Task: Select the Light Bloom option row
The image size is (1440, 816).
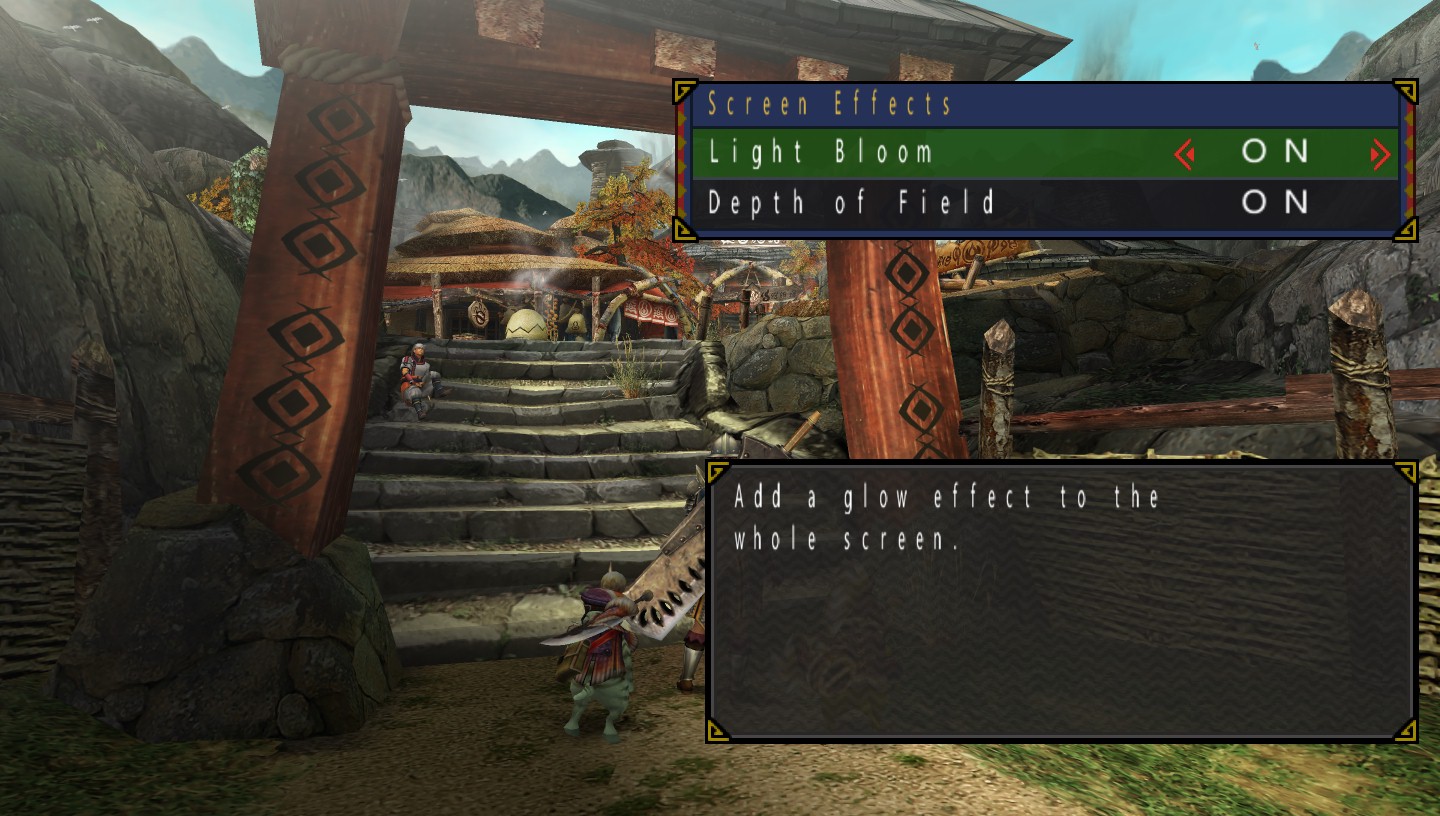Action: pos(820,153)
